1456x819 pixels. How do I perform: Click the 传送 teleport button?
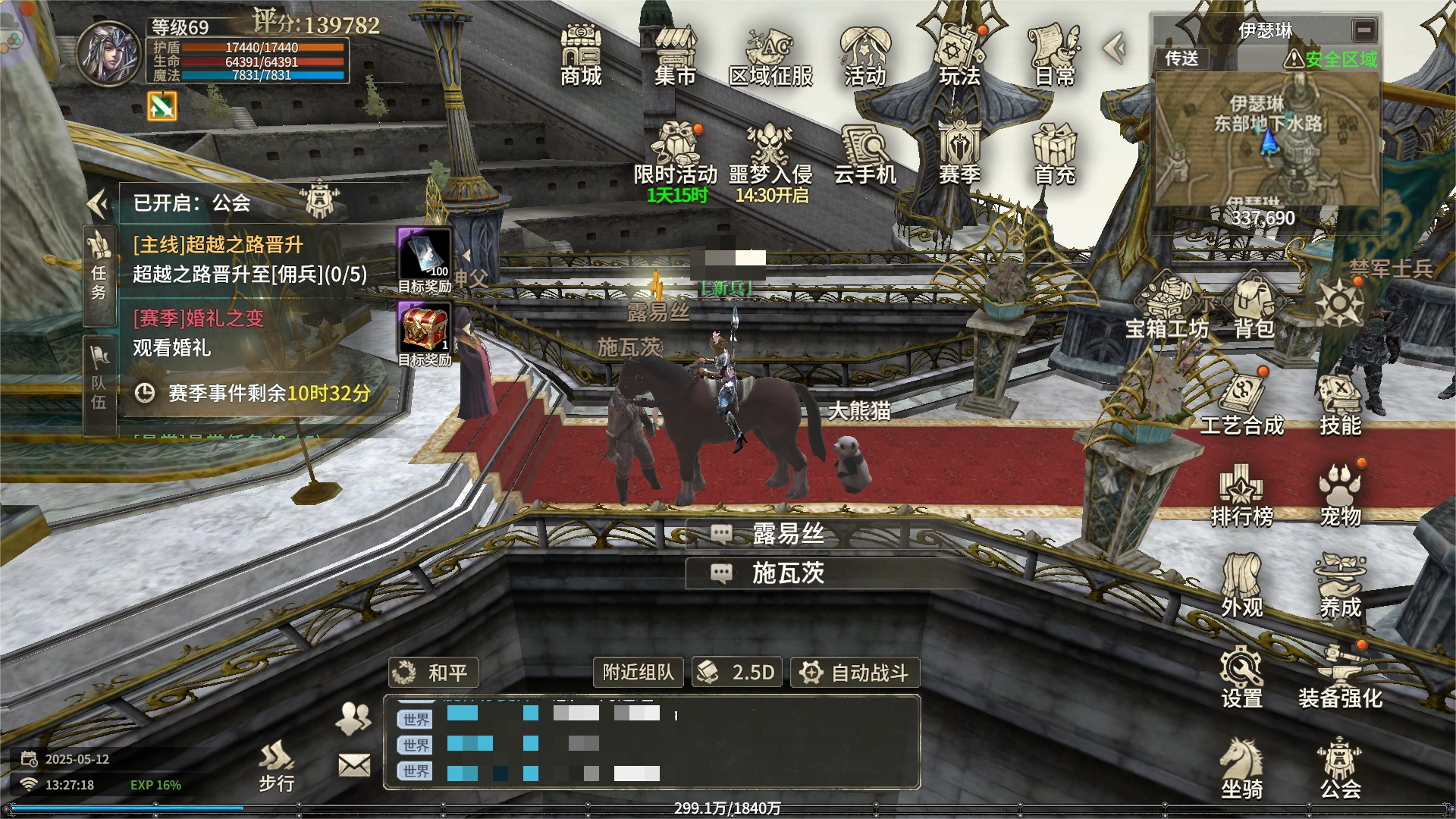[1181, 58]
